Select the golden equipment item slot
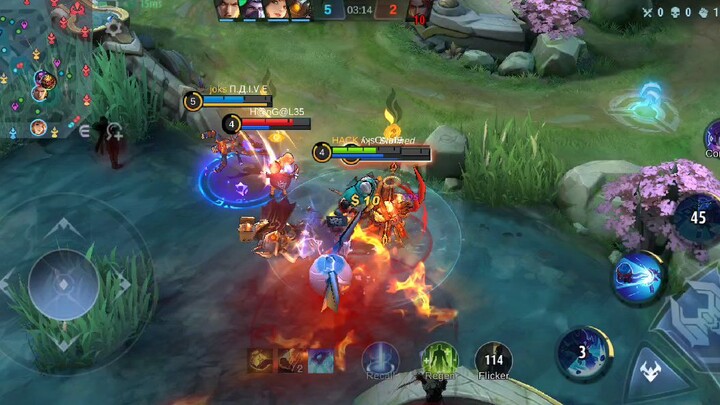 click(261, 360)
